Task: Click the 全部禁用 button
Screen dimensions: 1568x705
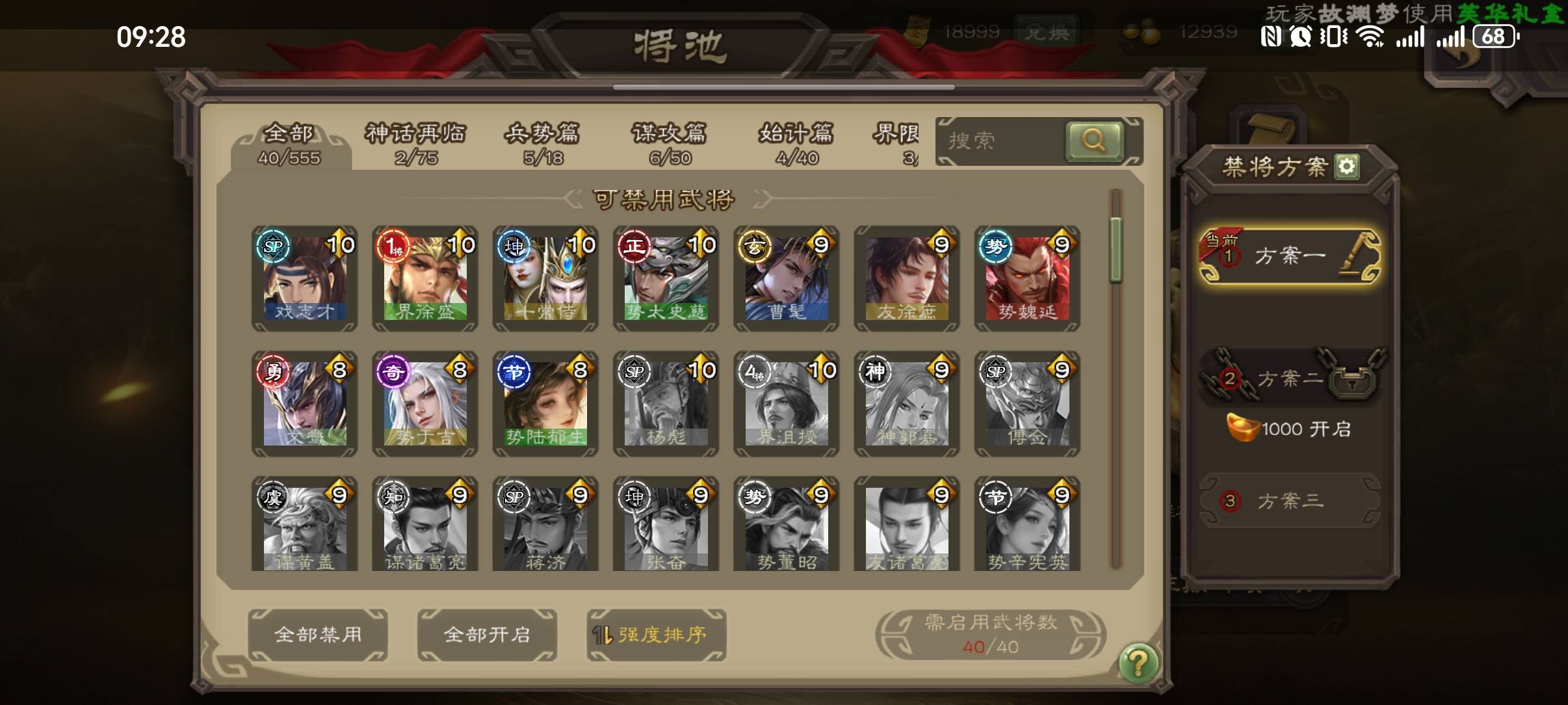Action: coord(318,635)
